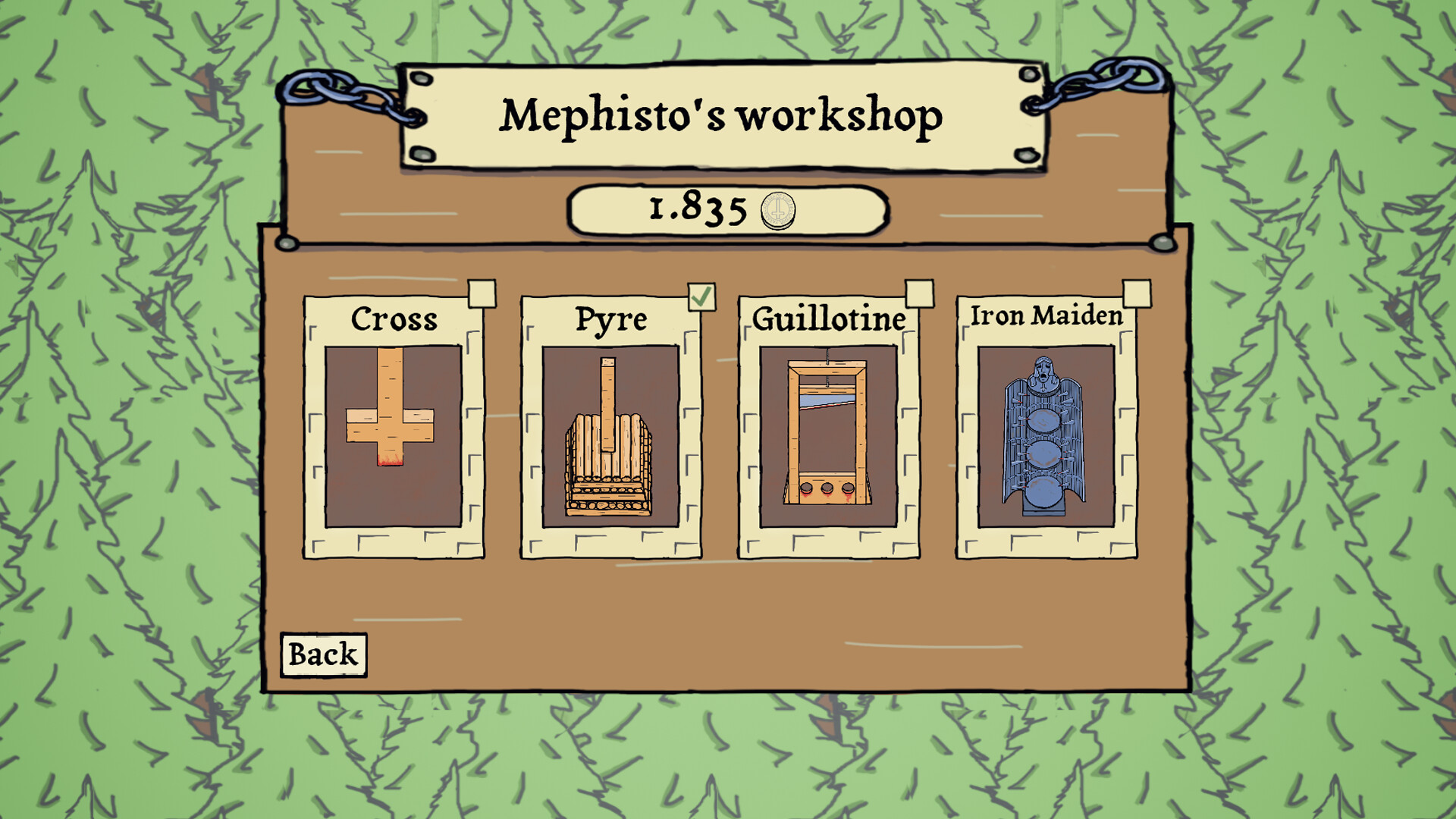Open the Cross item card
This screenshot has width=1456, height=819.
(x=392, y=425)
